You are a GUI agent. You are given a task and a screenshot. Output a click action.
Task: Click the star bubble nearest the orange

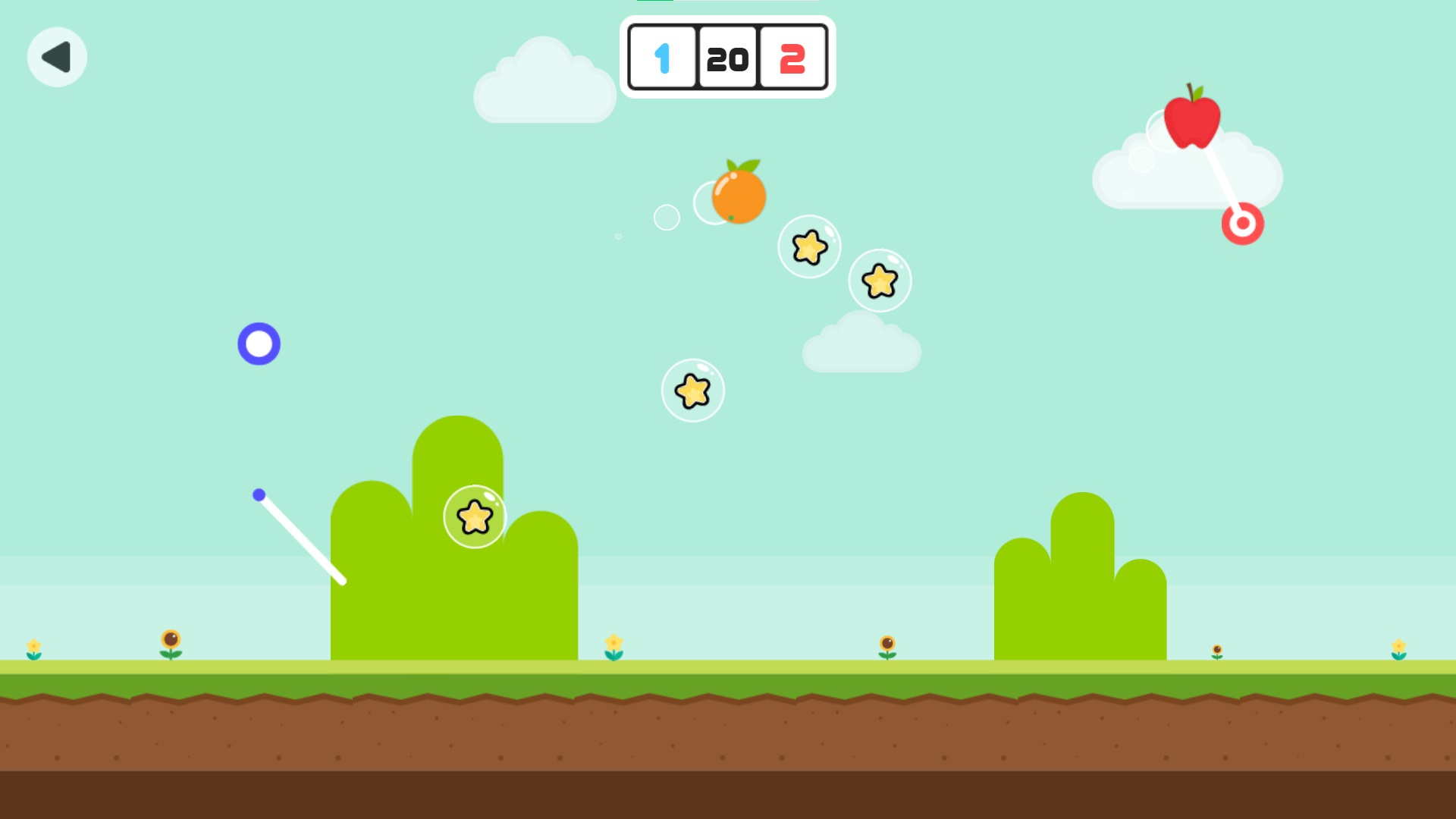(x=810, y=246)
